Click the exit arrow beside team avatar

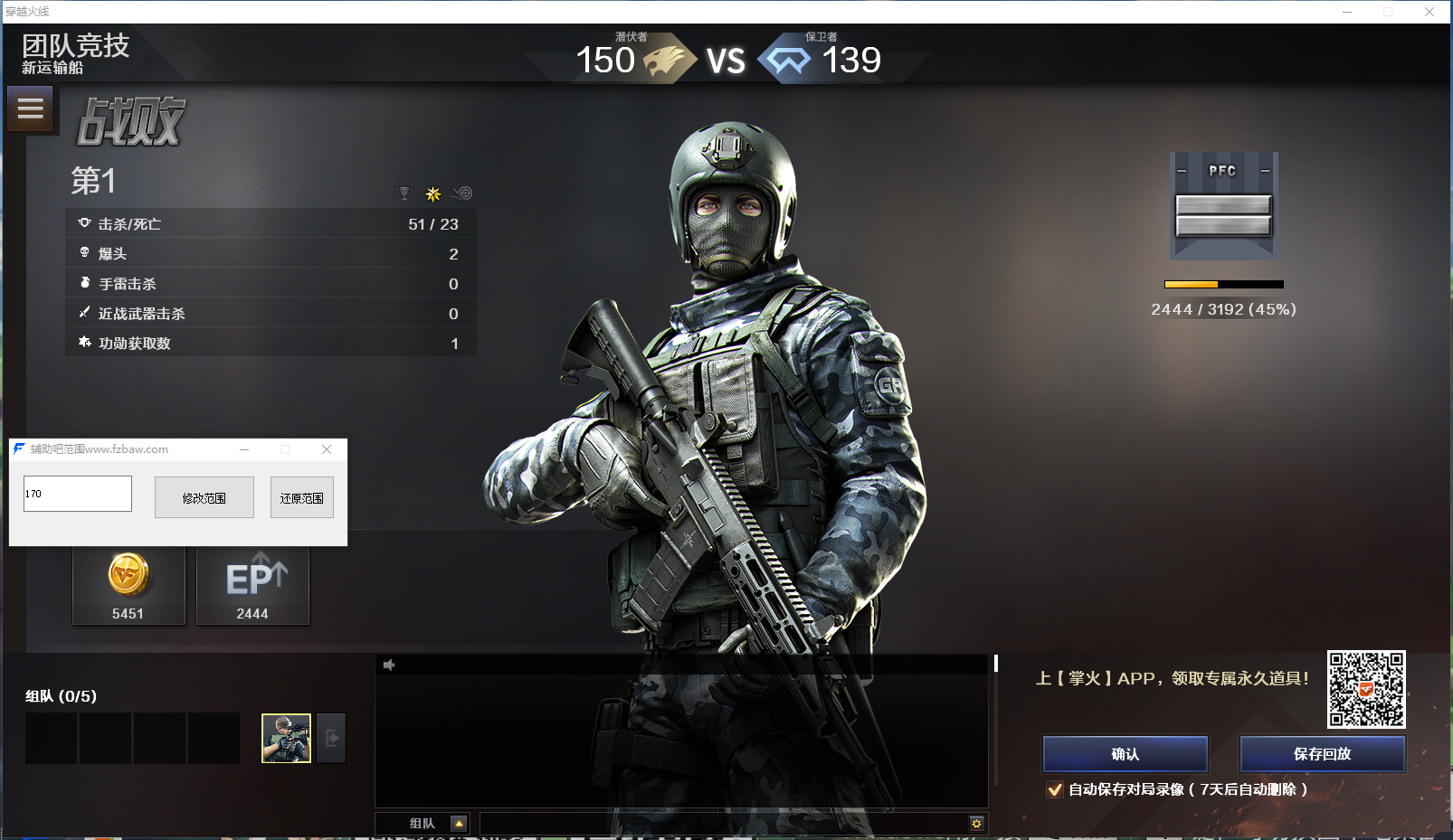pos(332,738)
